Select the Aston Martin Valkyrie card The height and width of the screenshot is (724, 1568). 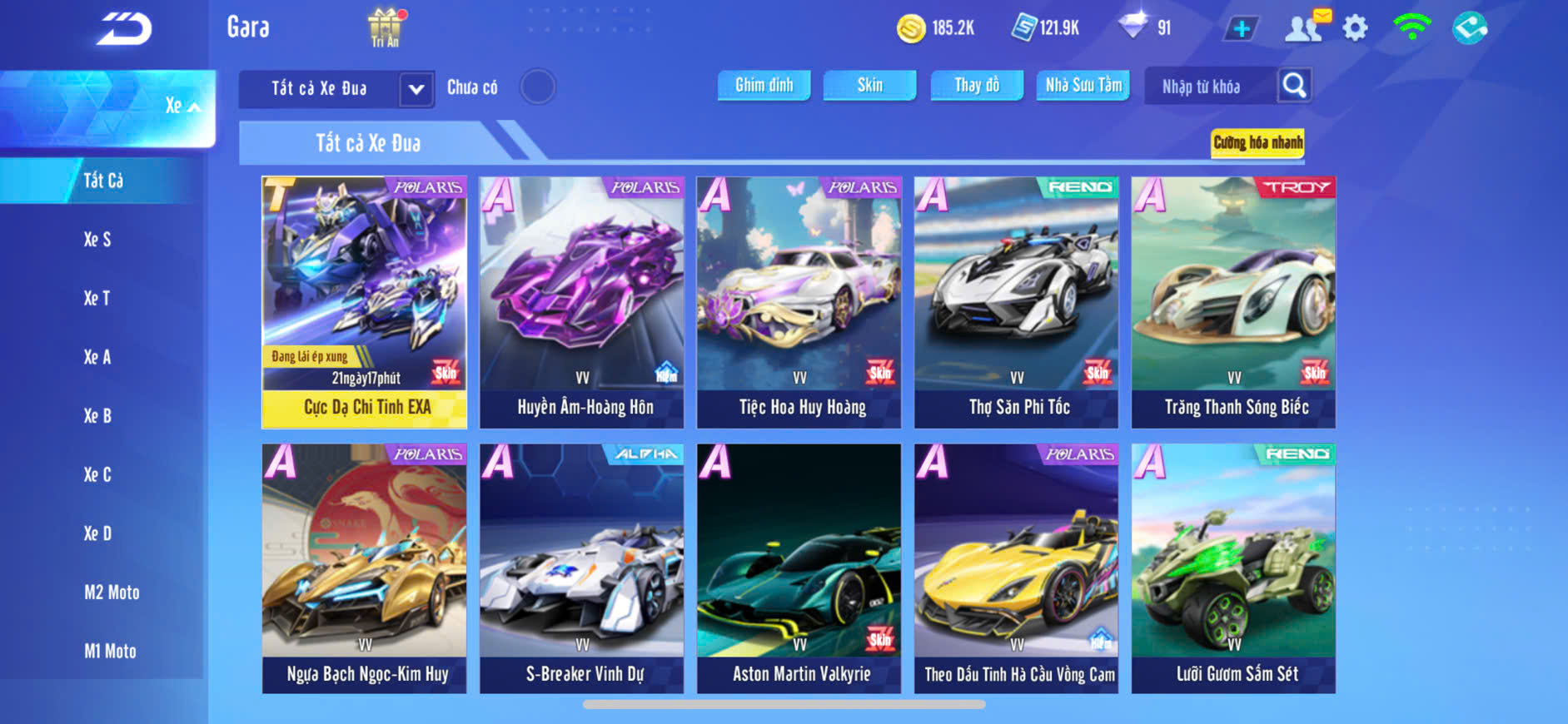(799, 568)
